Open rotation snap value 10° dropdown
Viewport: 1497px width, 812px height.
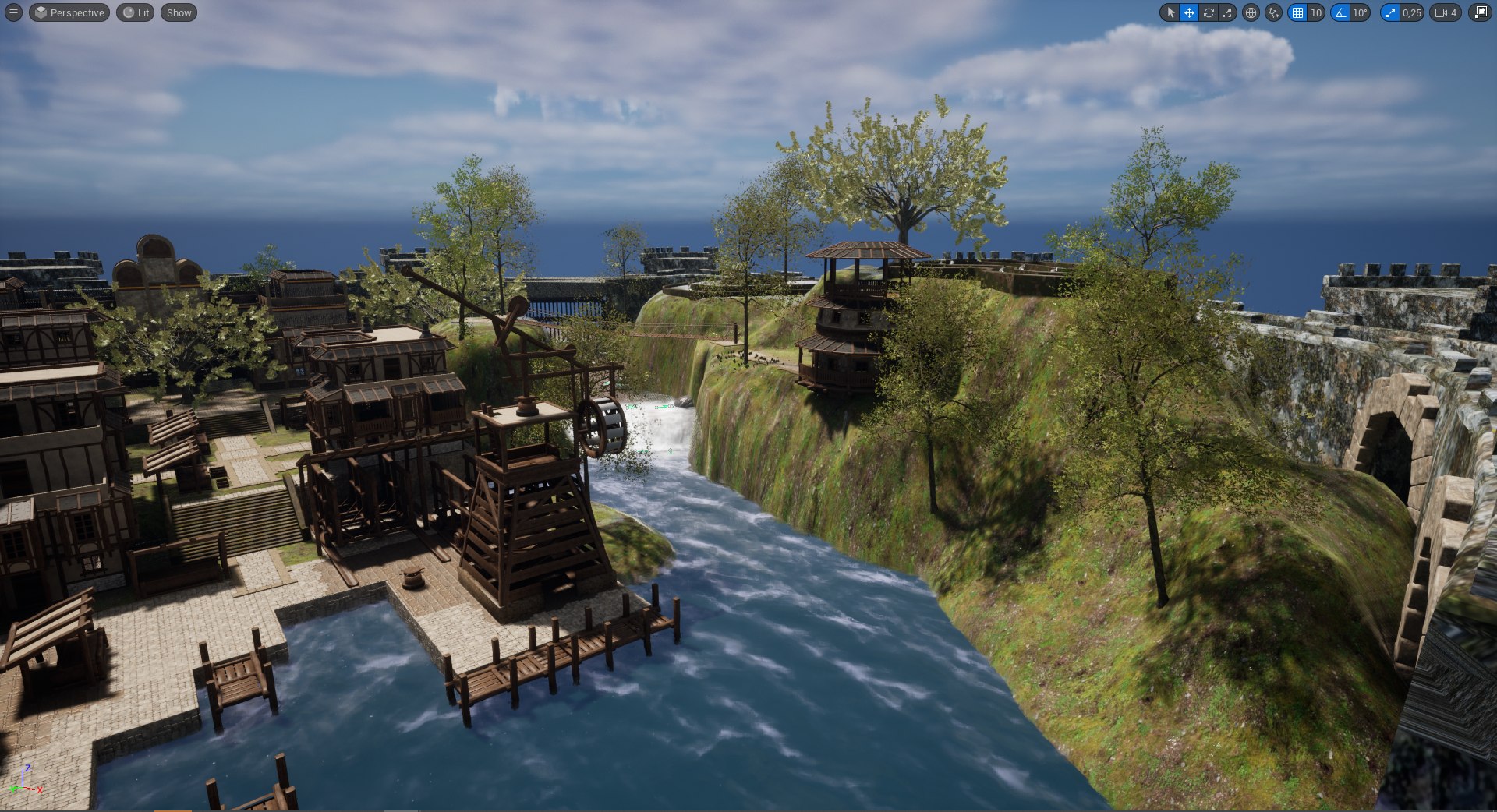point(1360,12)
